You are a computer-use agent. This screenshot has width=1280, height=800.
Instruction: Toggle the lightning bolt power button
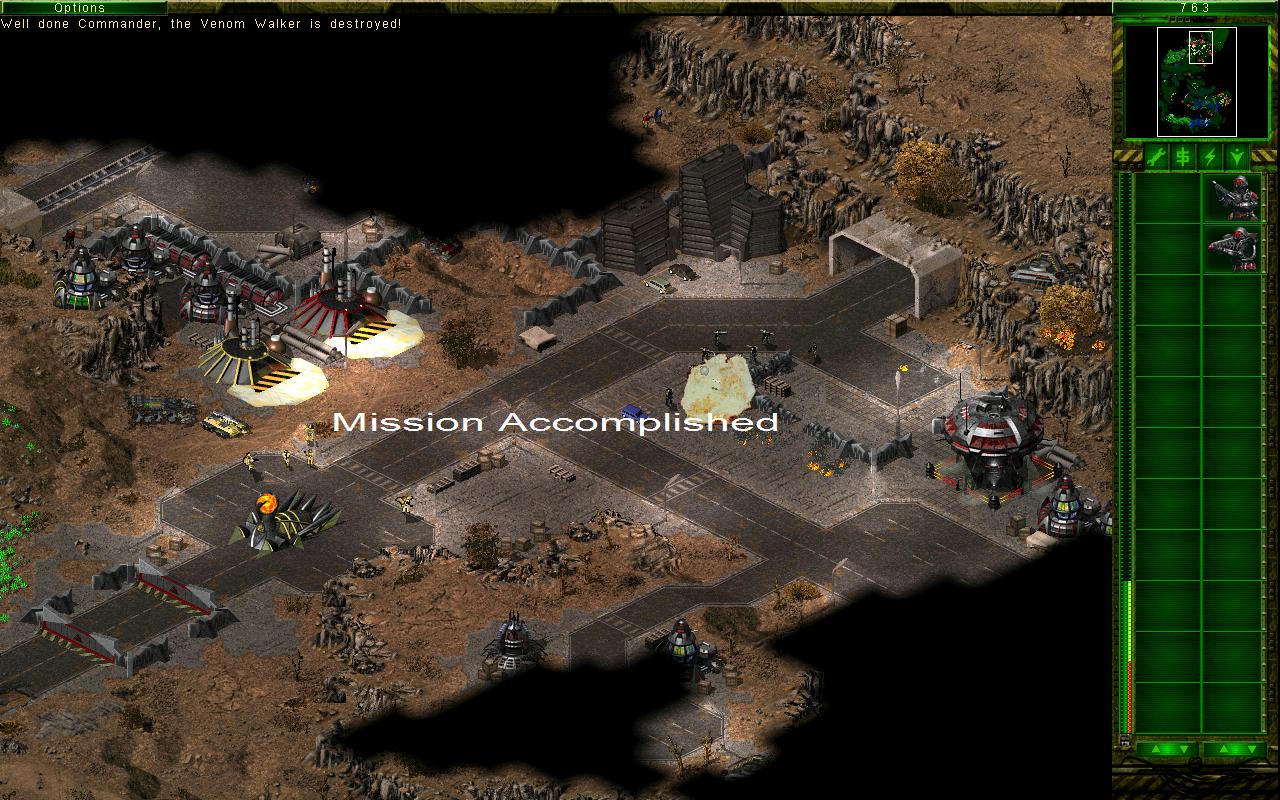point(1210,157)
